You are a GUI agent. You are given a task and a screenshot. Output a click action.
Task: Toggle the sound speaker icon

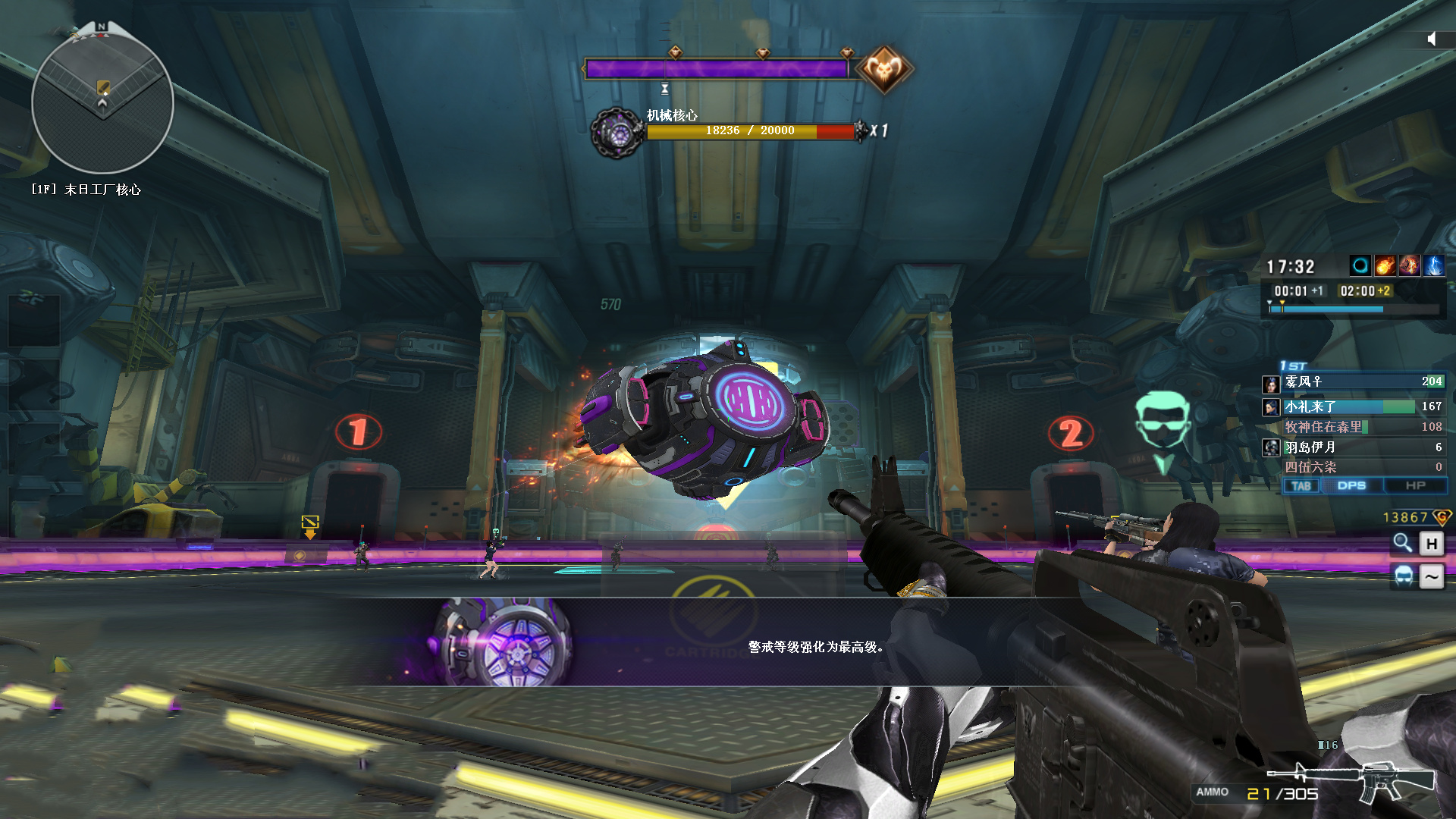pos(1431,39)
